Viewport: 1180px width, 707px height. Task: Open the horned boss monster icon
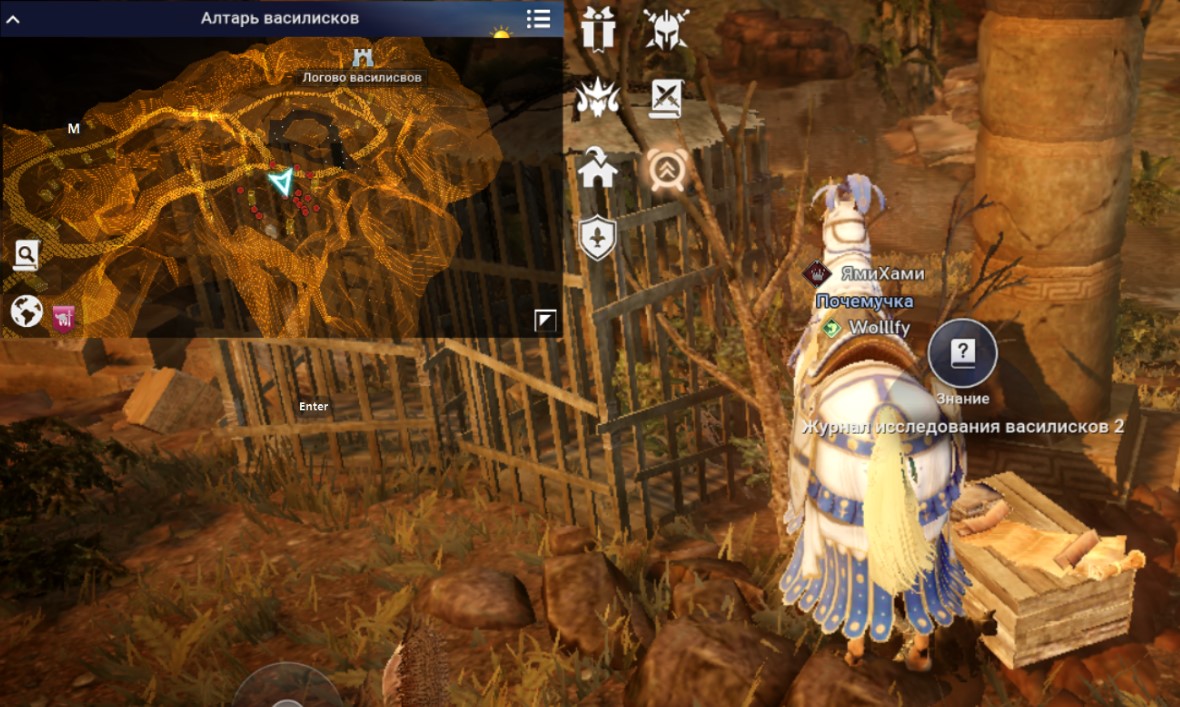pos(598,98)
